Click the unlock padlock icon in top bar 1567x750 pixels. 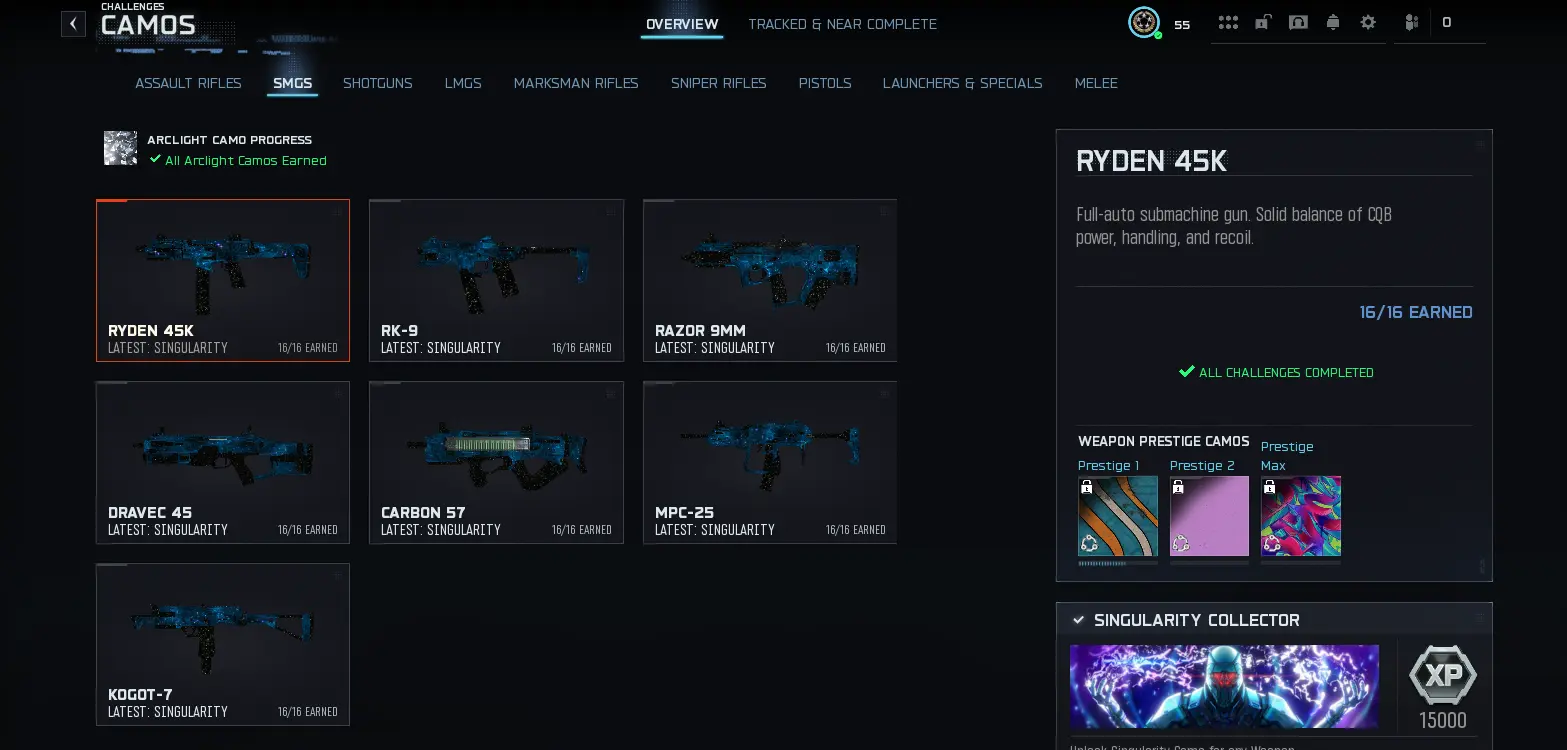pos(1263,22)
